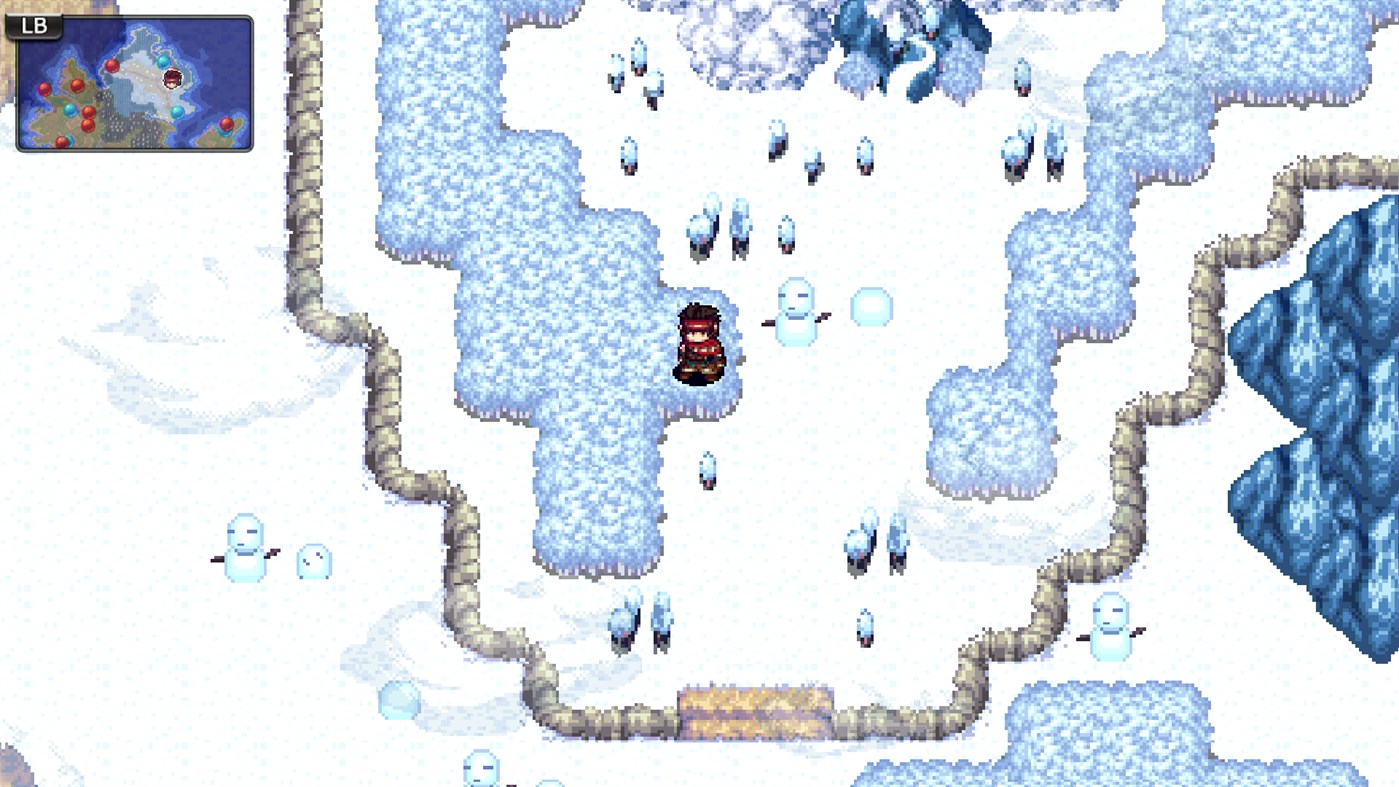Click the red marker on the small southeast island
Screen dimensions: 1399x787
227,123
